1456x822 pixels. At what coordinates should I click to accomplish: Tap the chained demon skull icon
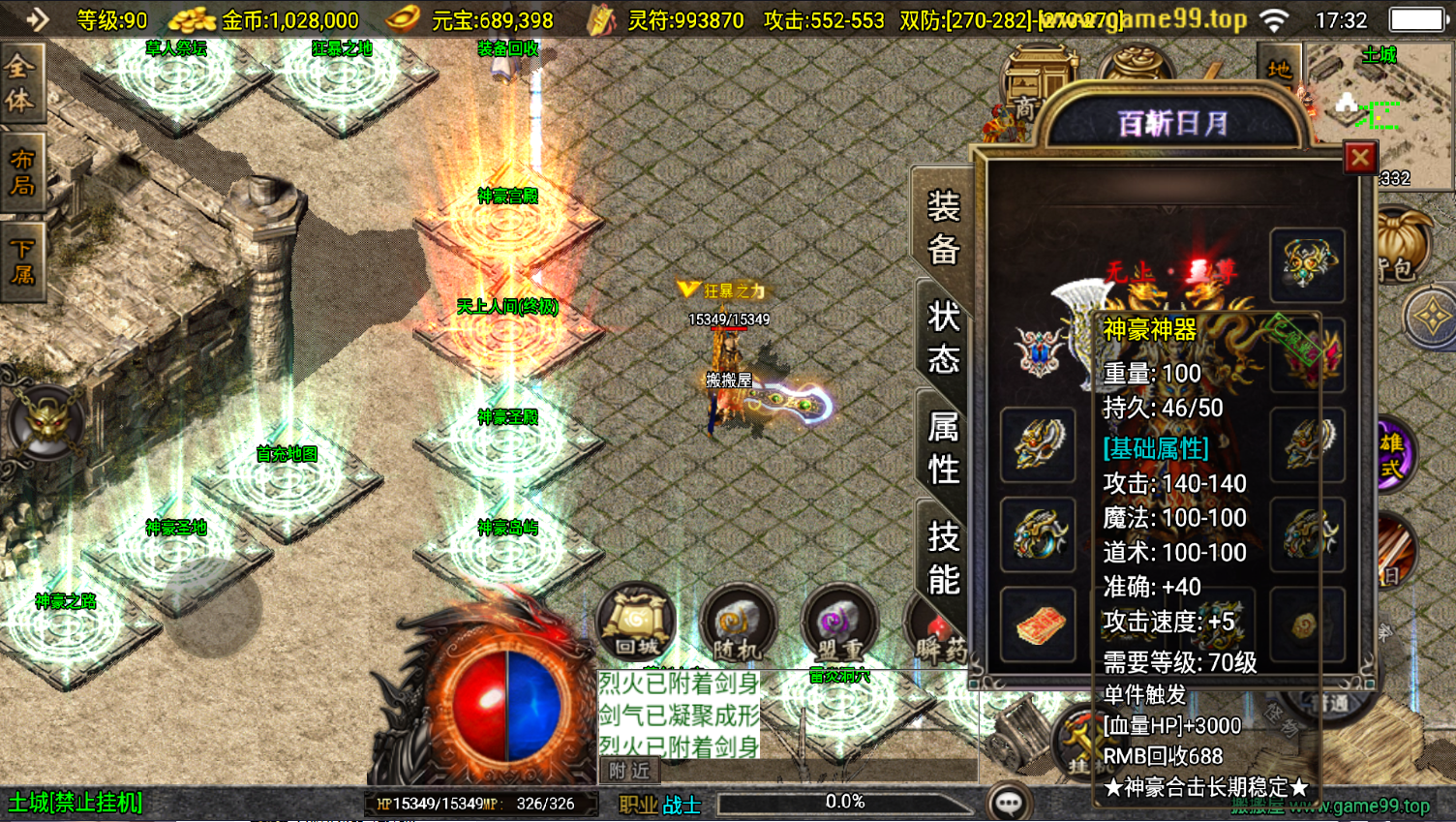pos(45,423)
